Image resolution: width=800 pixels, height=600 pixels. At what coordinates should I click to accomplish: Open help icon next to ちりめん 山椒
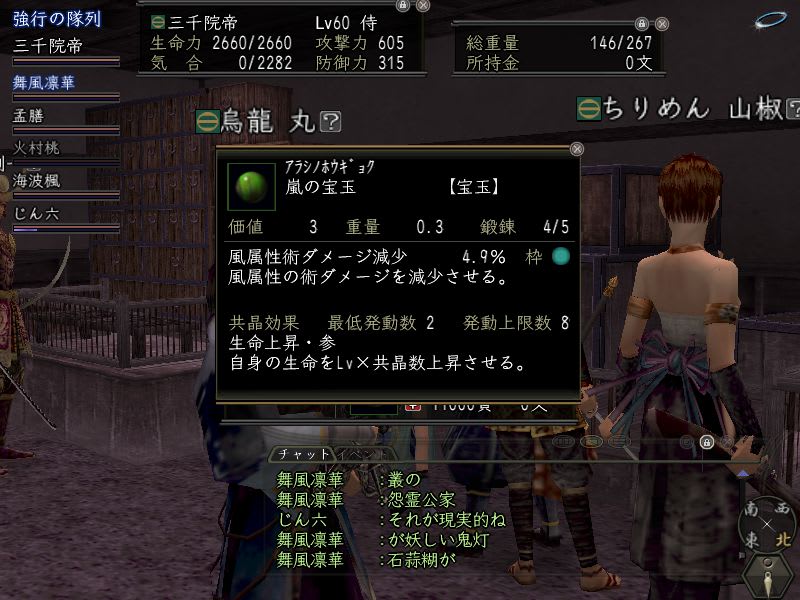click(x=793, y=108)
